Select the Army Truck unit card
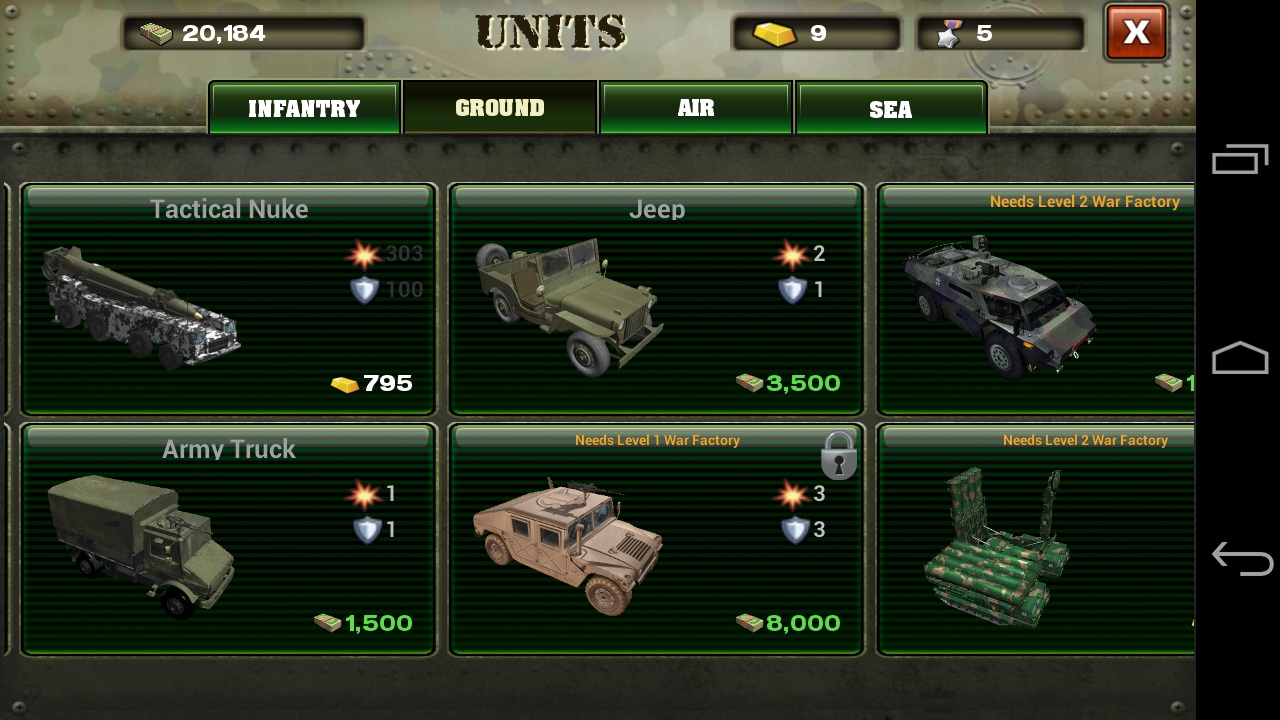This screenshot has width=1280, height=720. click(x=229, y=539)
